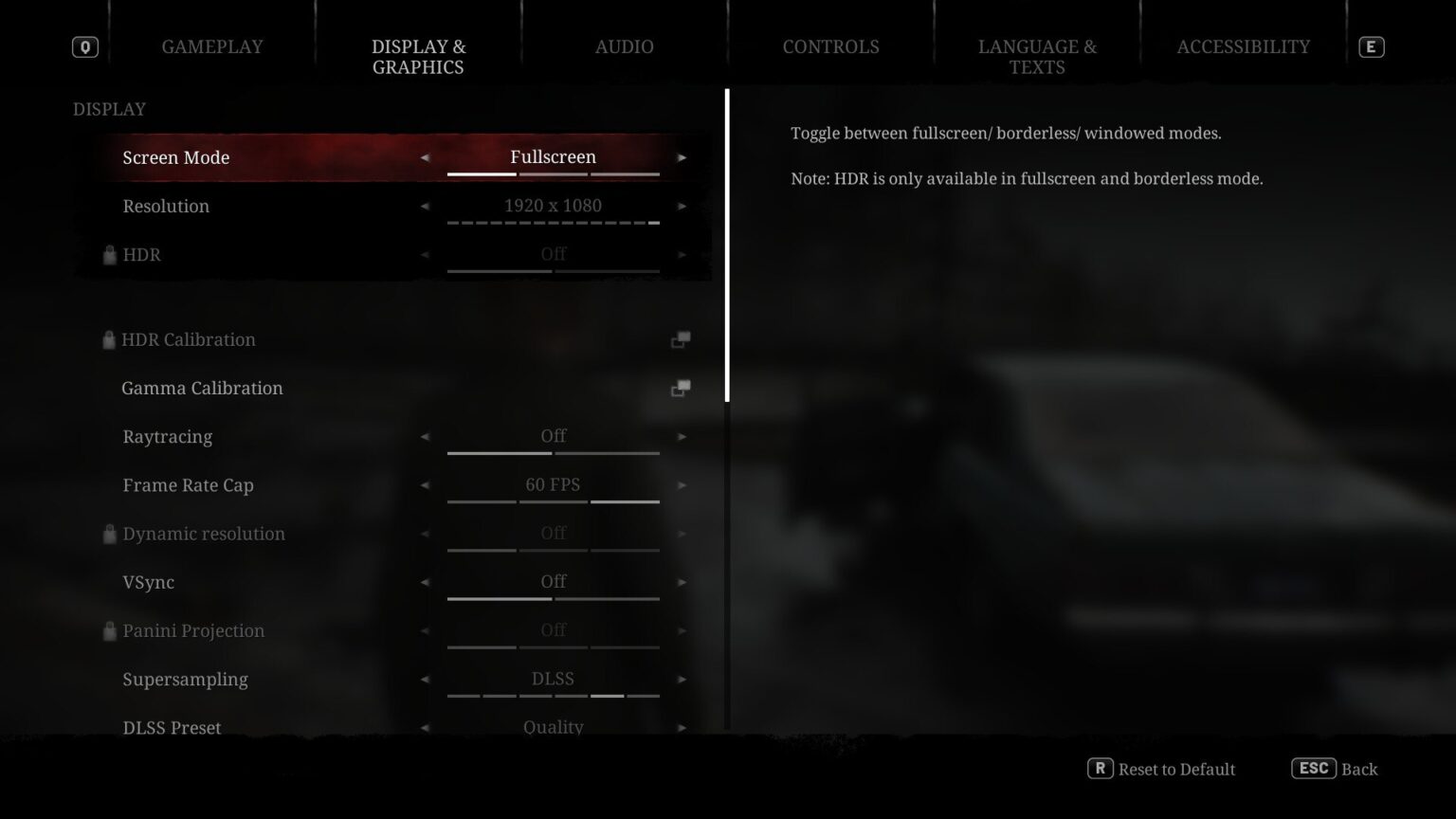Image resolution: width=1456 pixels, height=819 pixels.
Task: Click the left arrow for Screen Mode
Action: [x=425, y=157]
